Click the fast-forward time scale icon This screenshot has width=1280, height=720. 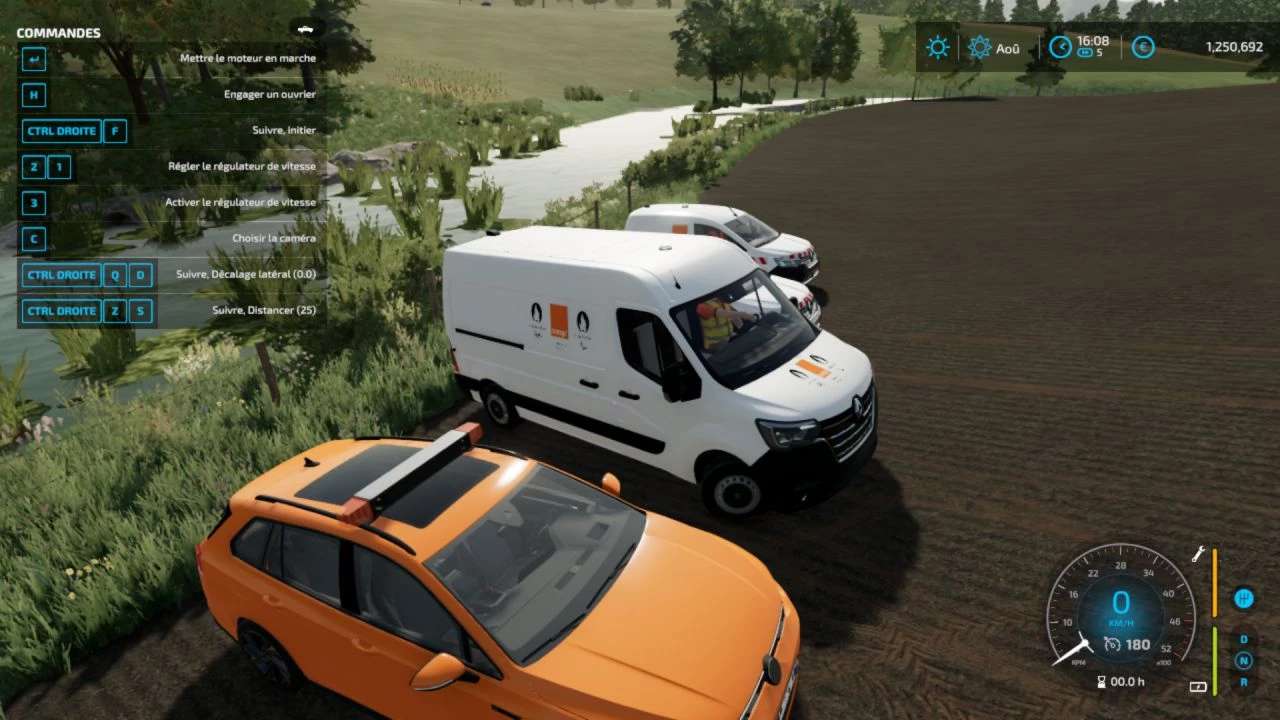(1084, 53)
